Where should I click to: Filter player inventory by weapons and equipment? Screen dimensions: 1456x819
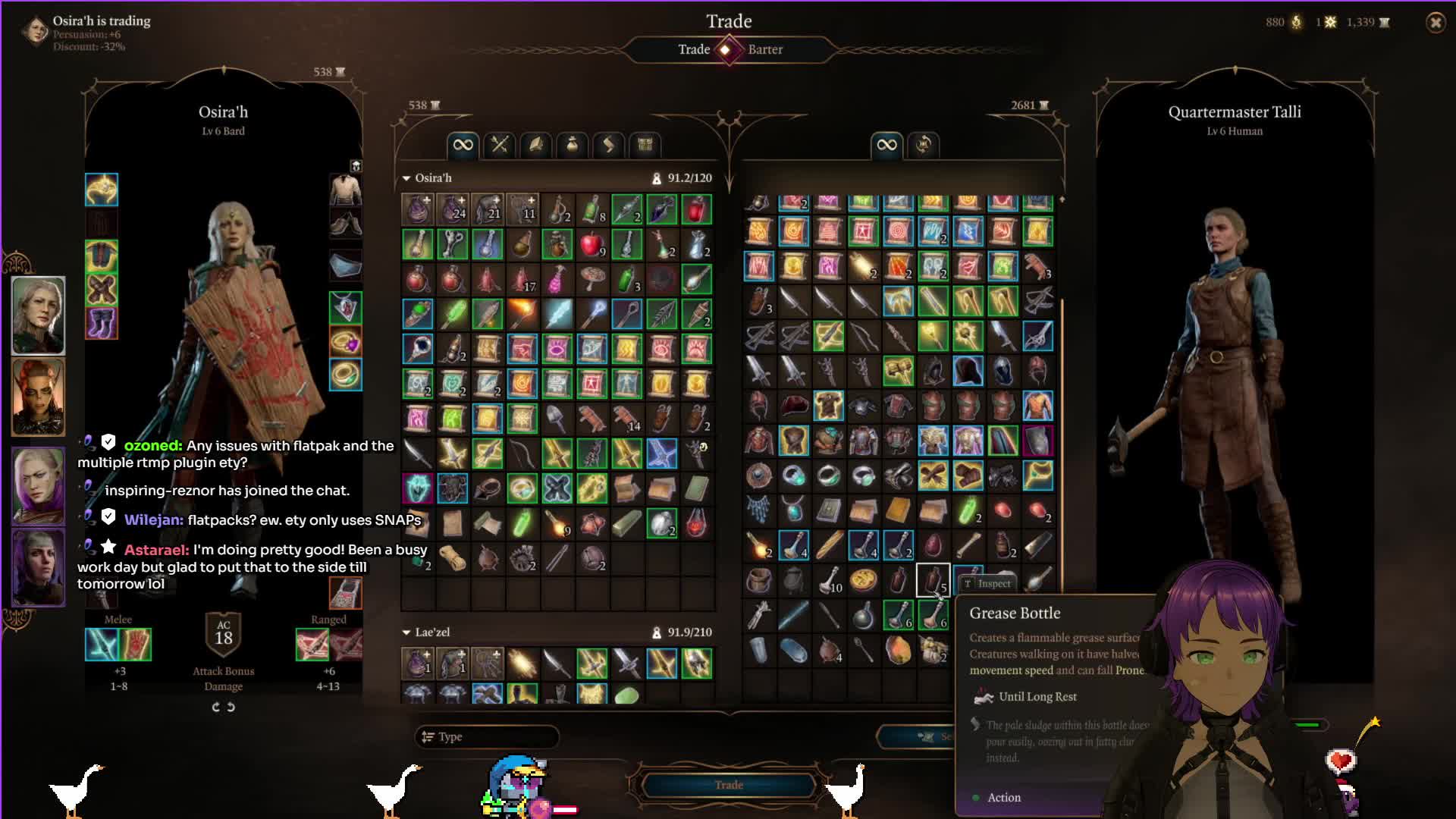click(499, 145)
